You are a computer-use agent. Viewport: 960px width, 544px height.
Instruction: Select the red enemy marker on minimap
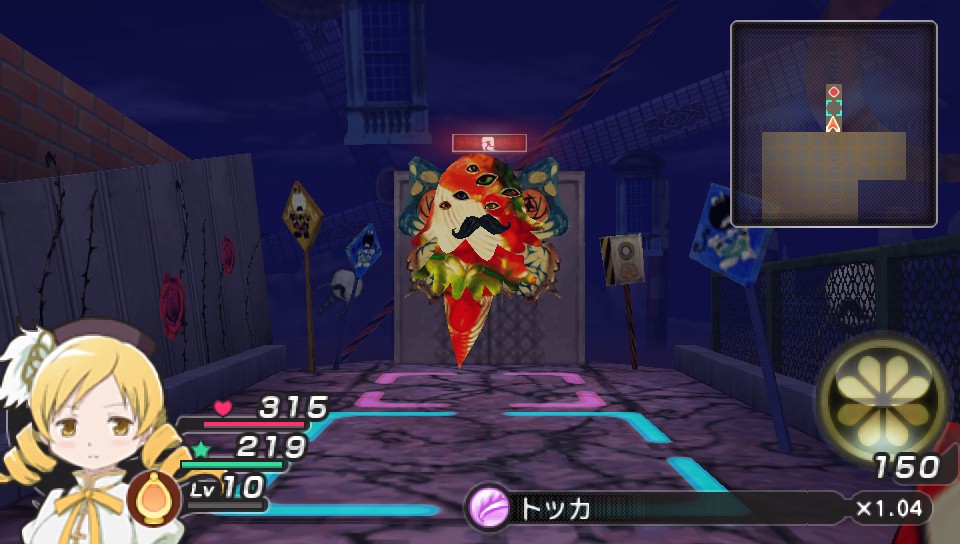click(x=833, y=92)
